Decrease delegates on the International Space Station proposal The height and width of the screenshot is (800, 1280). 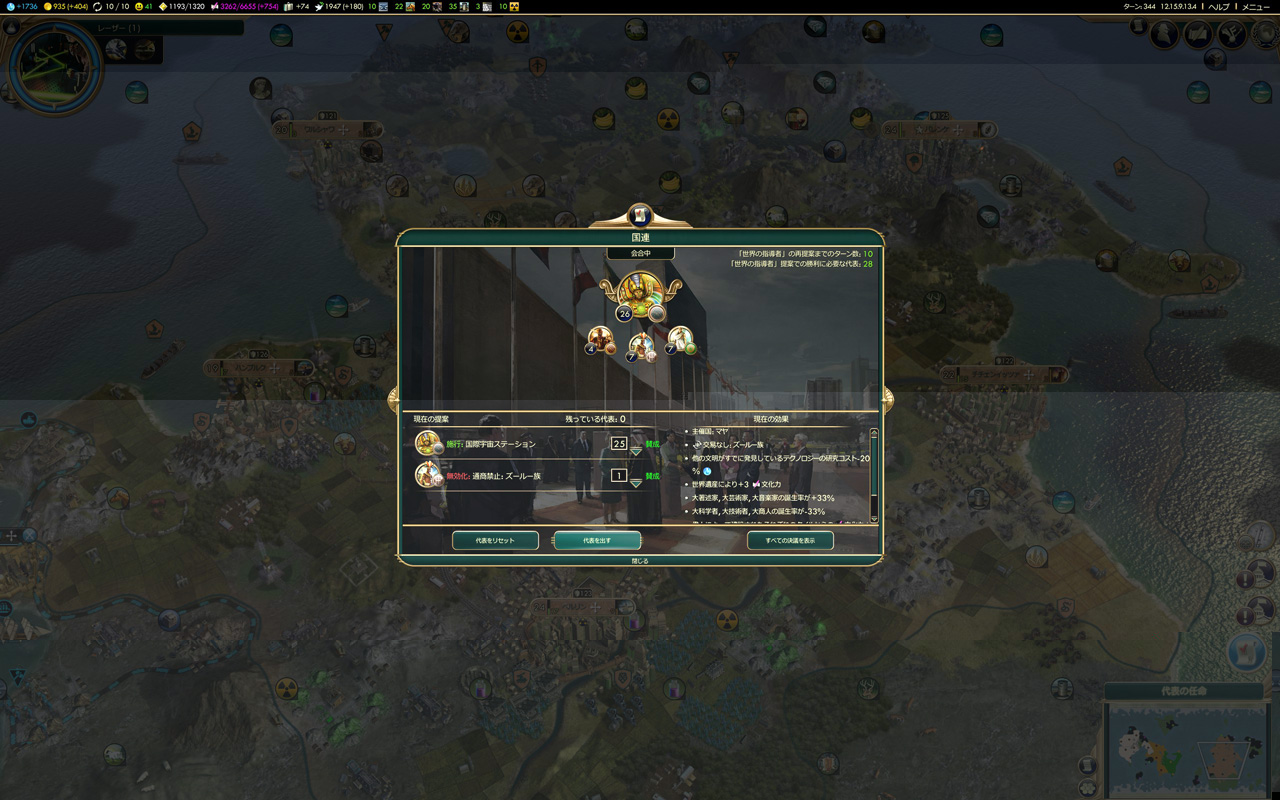pyautogui.click(x=635, y=452)
